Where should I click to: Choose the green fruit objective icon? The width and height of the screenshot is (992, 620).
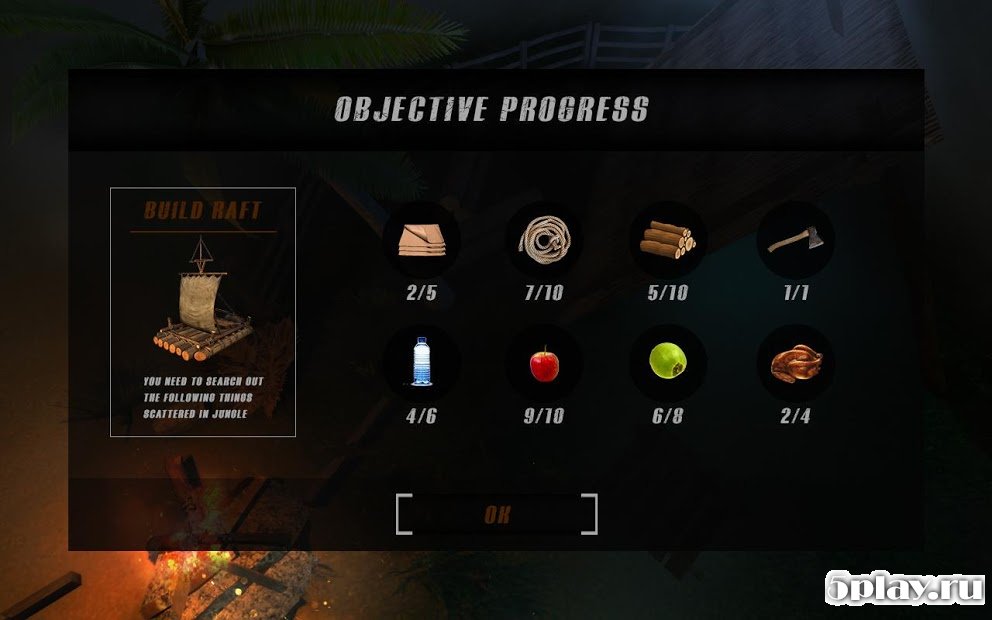click(x=667, y=363)
